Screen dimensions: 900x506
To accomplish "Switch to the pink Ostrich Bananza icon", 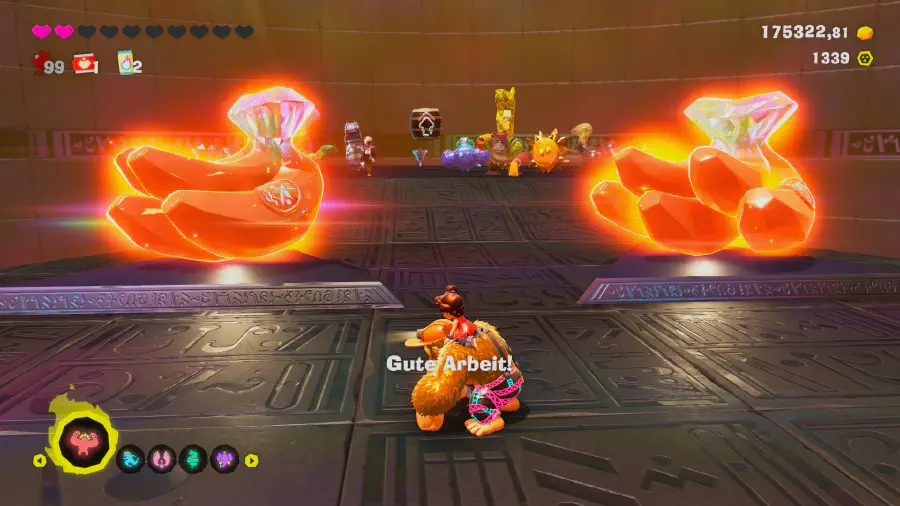I will (162, 460).
